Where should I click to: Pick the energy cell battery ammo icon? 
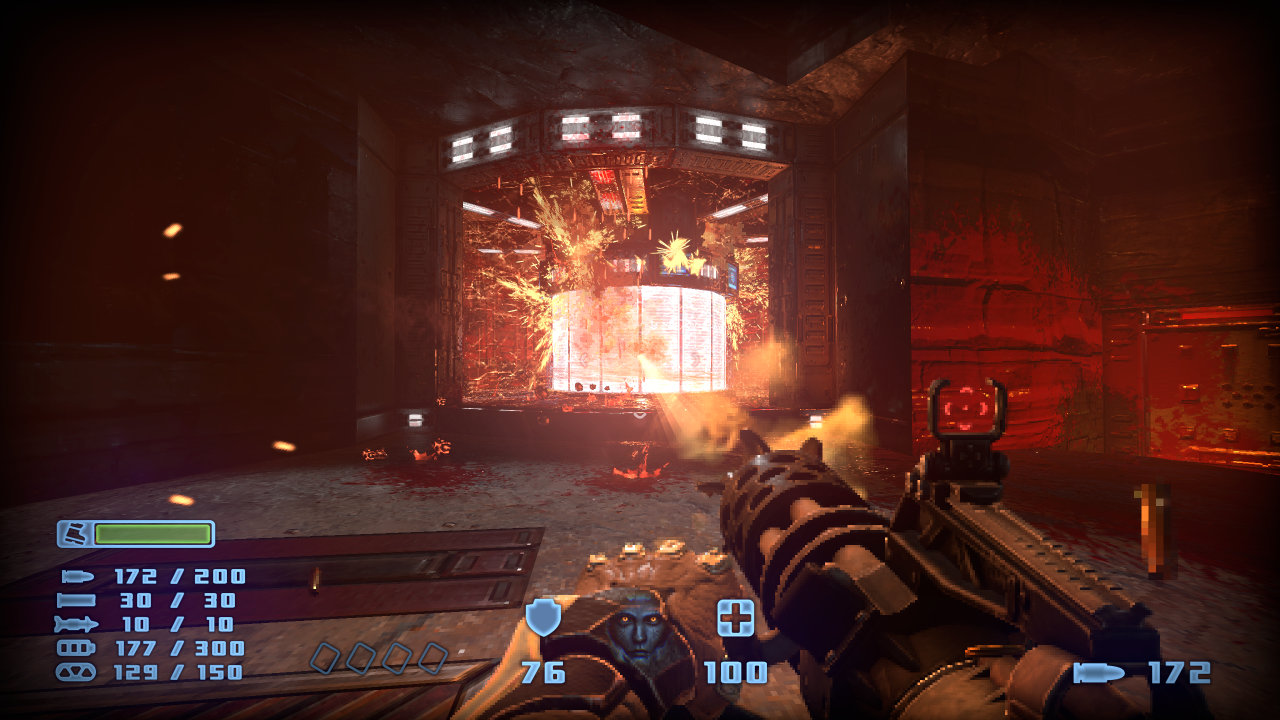tap(77, 648)
